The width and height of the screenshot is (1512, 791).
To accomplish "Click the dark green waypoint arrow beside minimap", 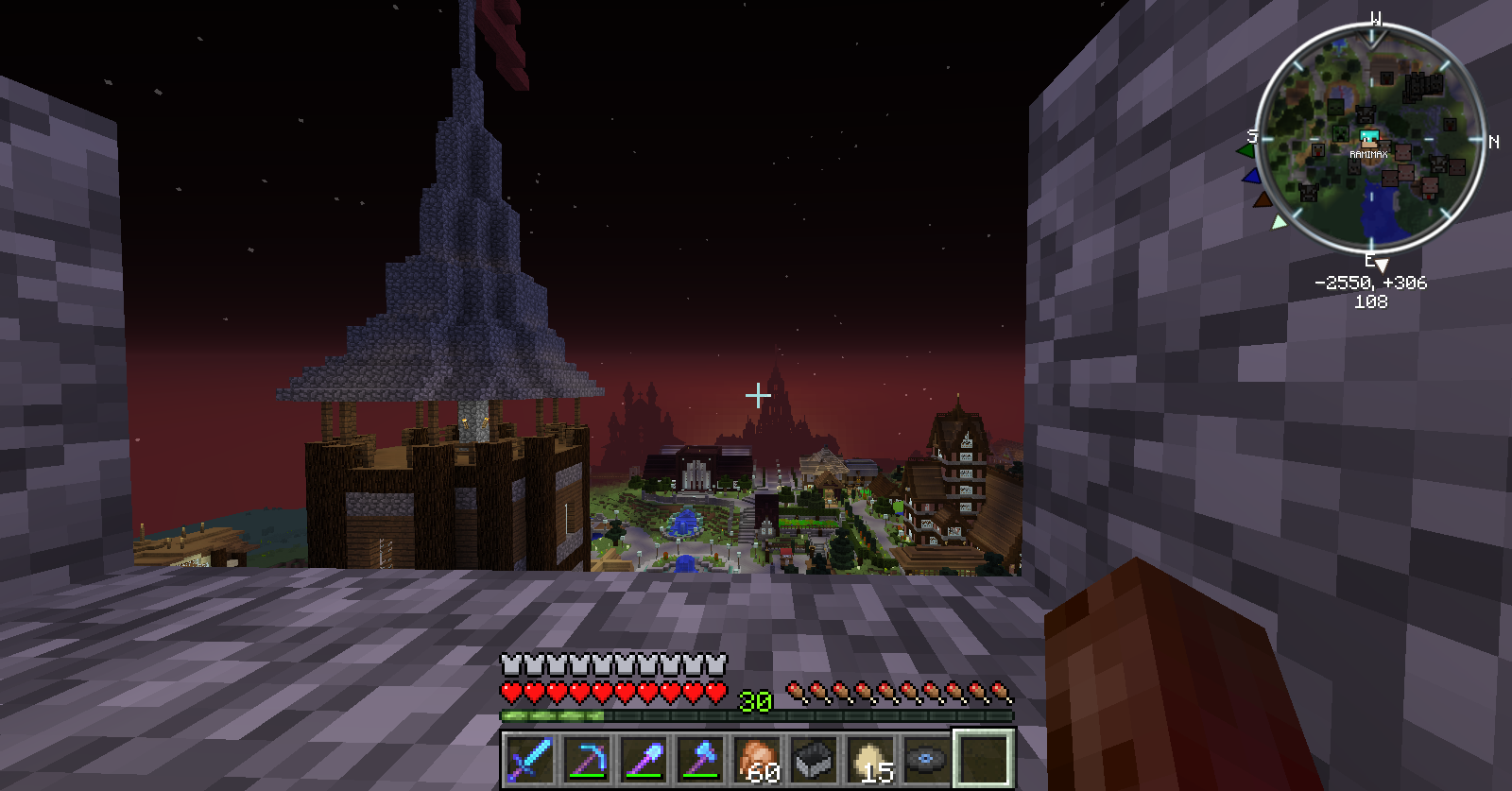I will [1246, 150].
